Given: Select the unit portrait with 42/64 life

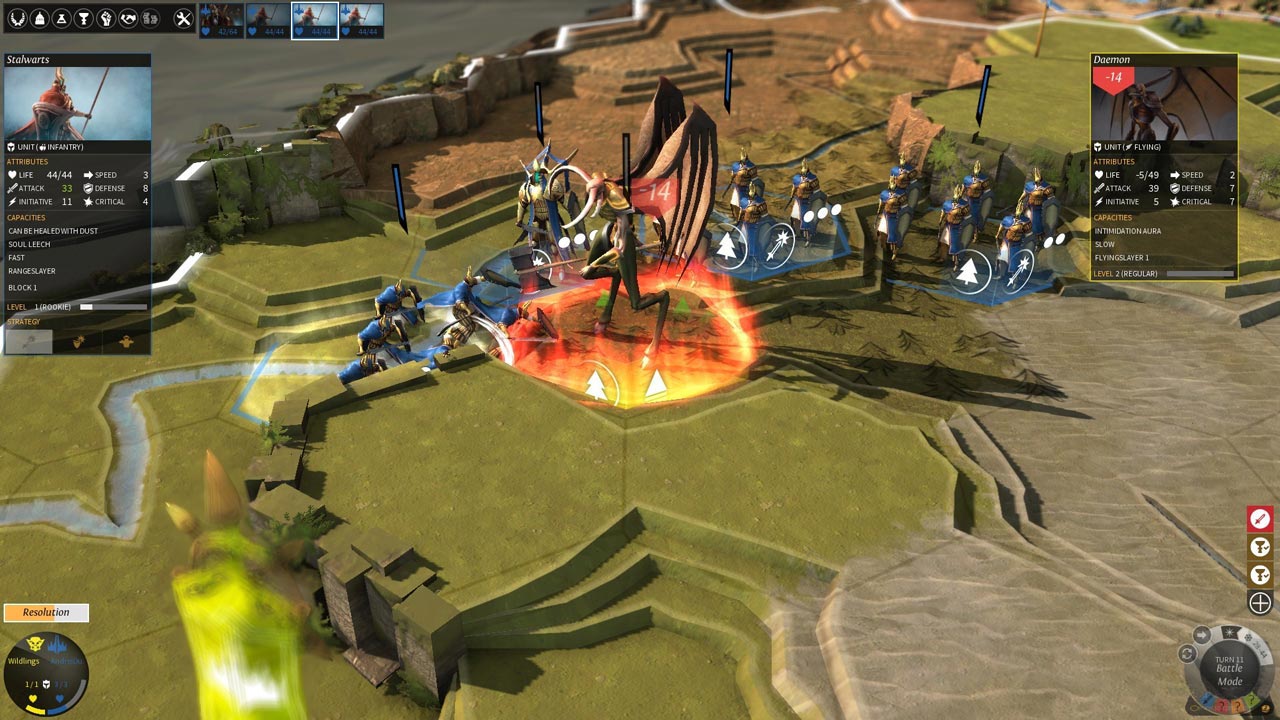Looking at the screenshot, I should 221,20.
